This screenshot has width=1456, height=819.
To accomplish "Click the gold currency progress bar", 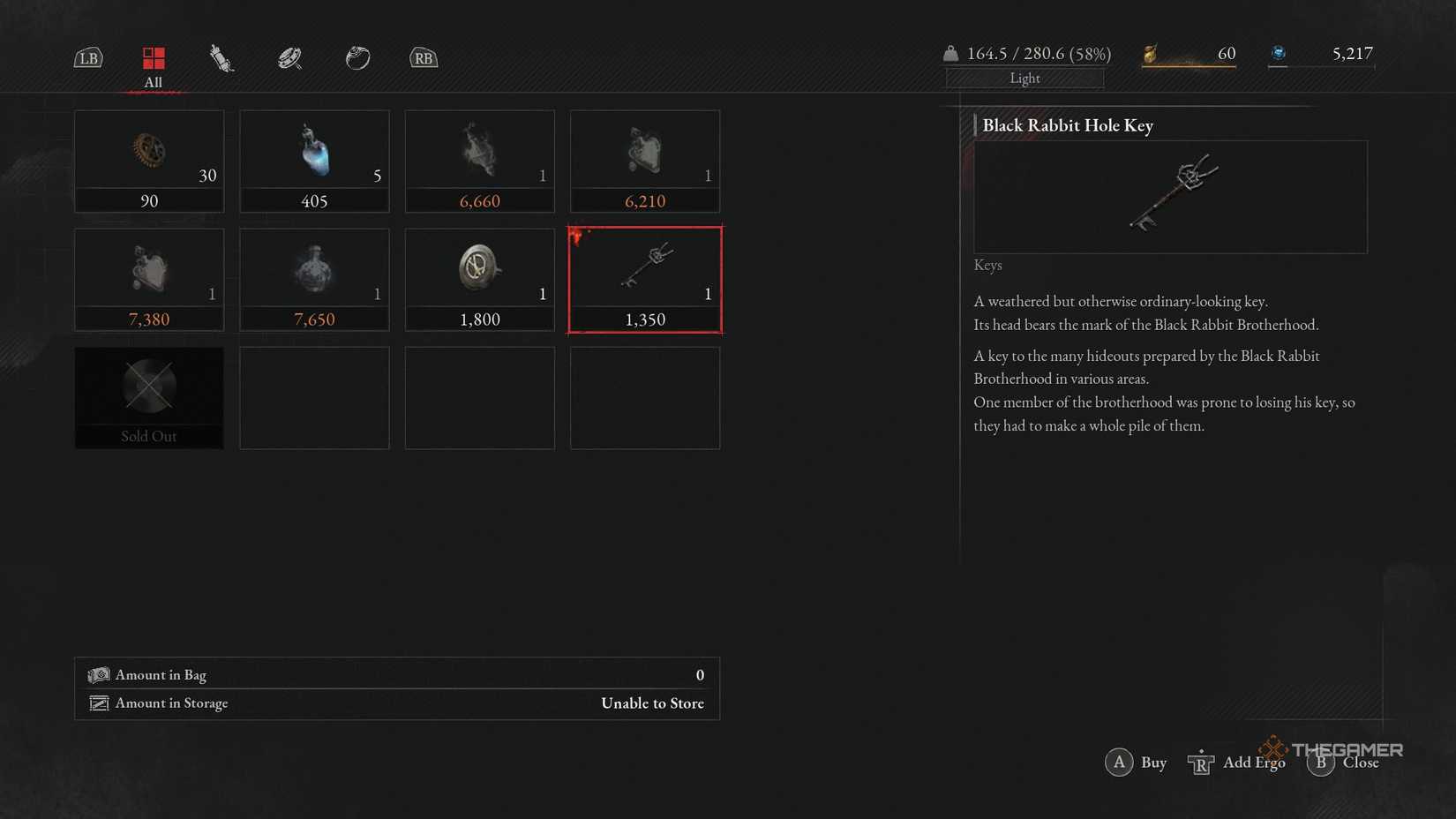I will (1189, 64).
